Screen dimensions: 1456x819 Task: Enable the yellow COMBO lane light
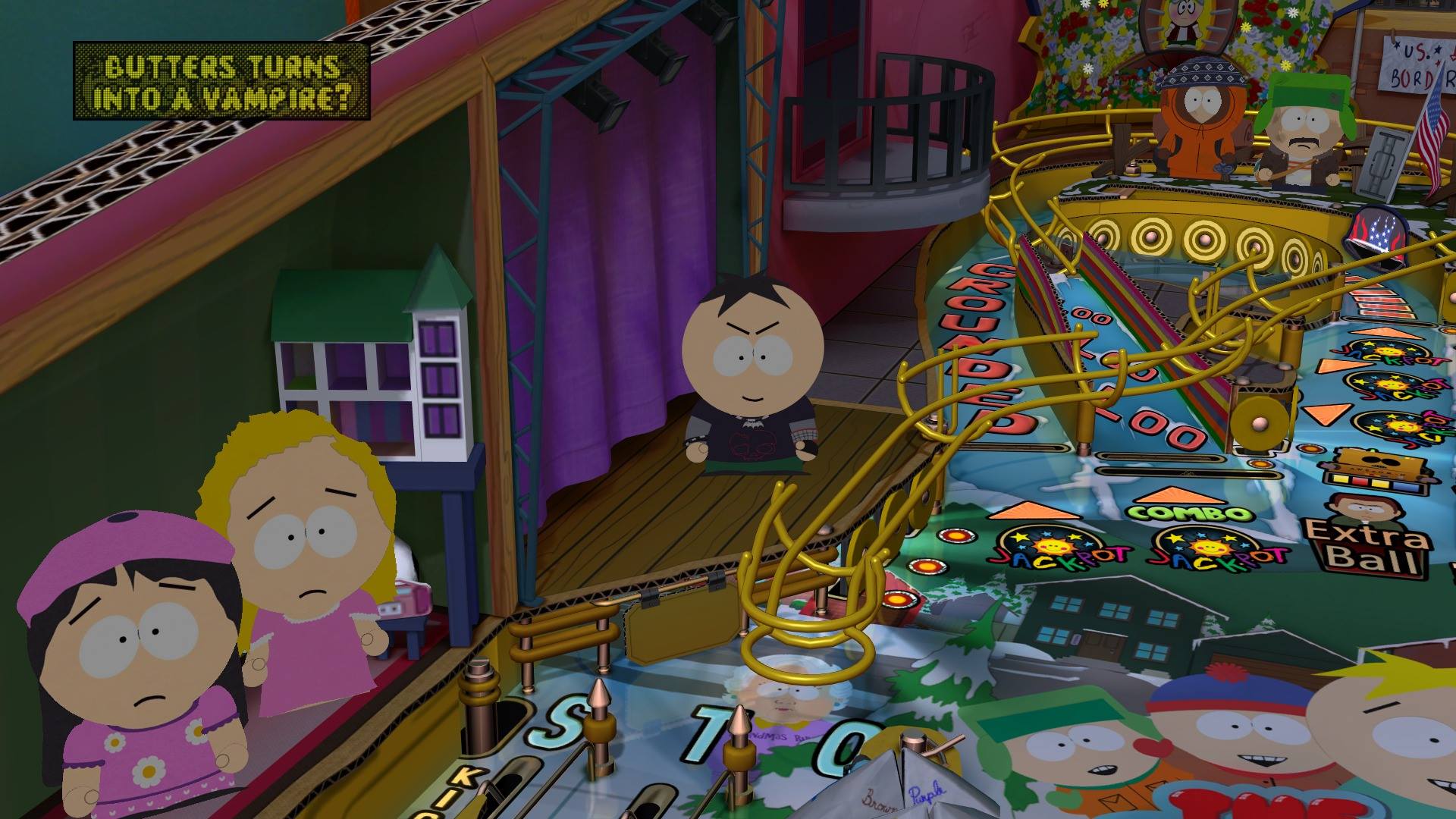(x=1188, y=513)
